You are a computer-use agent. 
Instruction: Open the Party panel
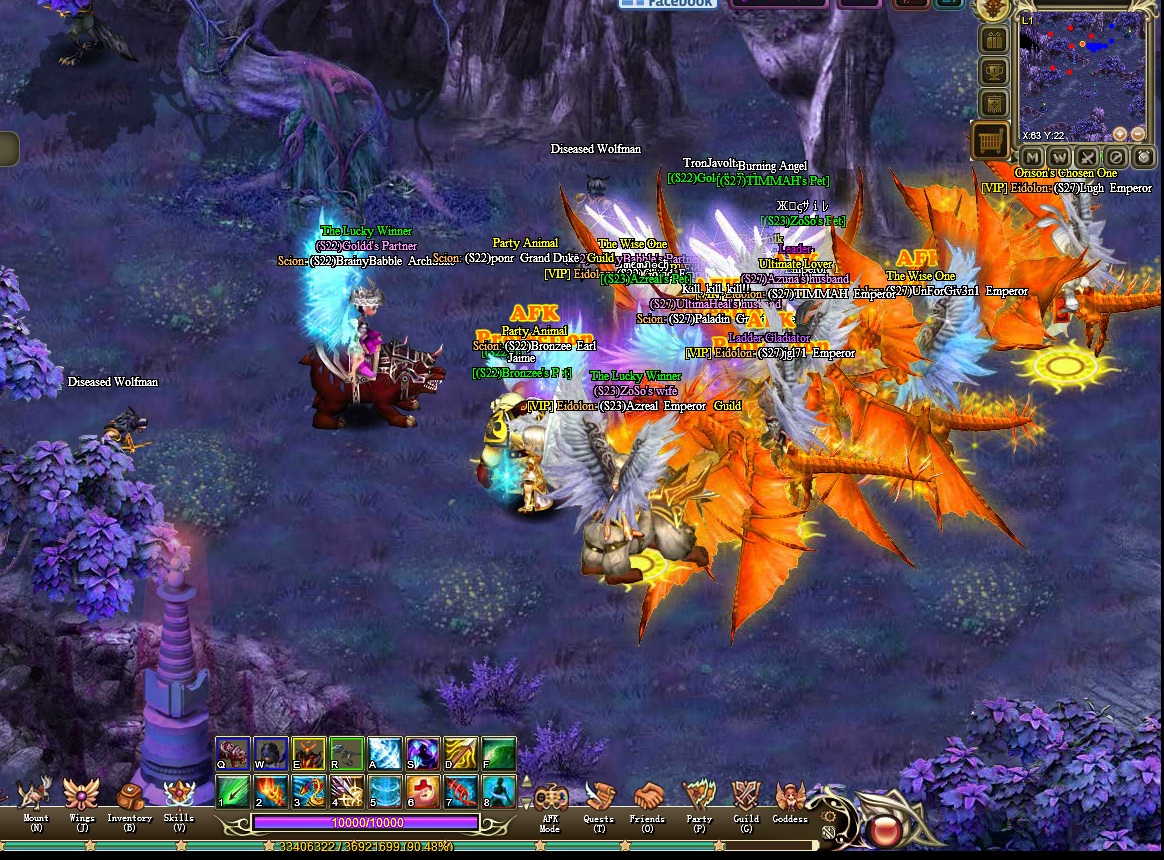coord(699,799)
